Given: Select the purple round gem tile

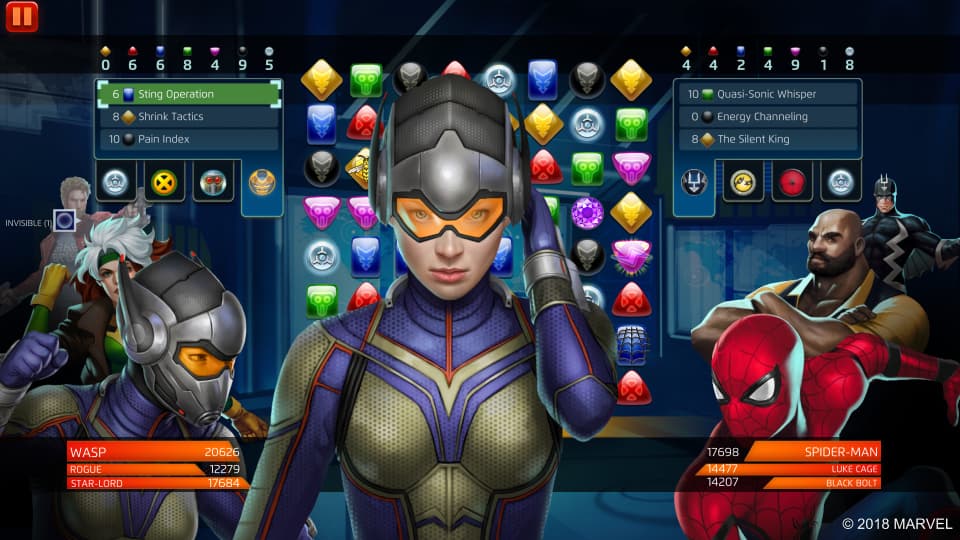Looking at the screenshot, I should coord(586,212).
